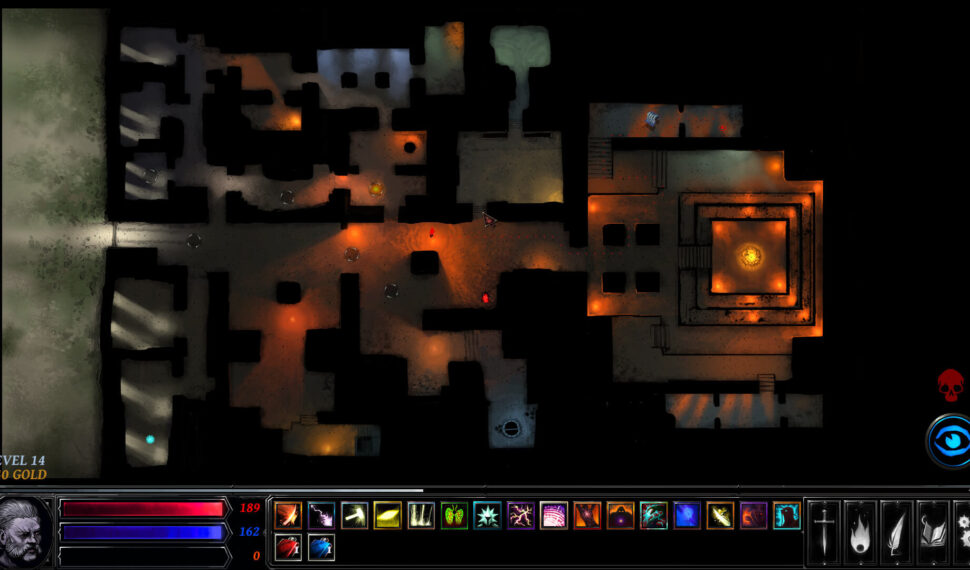This screenshot has width=970, height=570.
Task: Open the feather quill panel
Action: pos(897,532)
